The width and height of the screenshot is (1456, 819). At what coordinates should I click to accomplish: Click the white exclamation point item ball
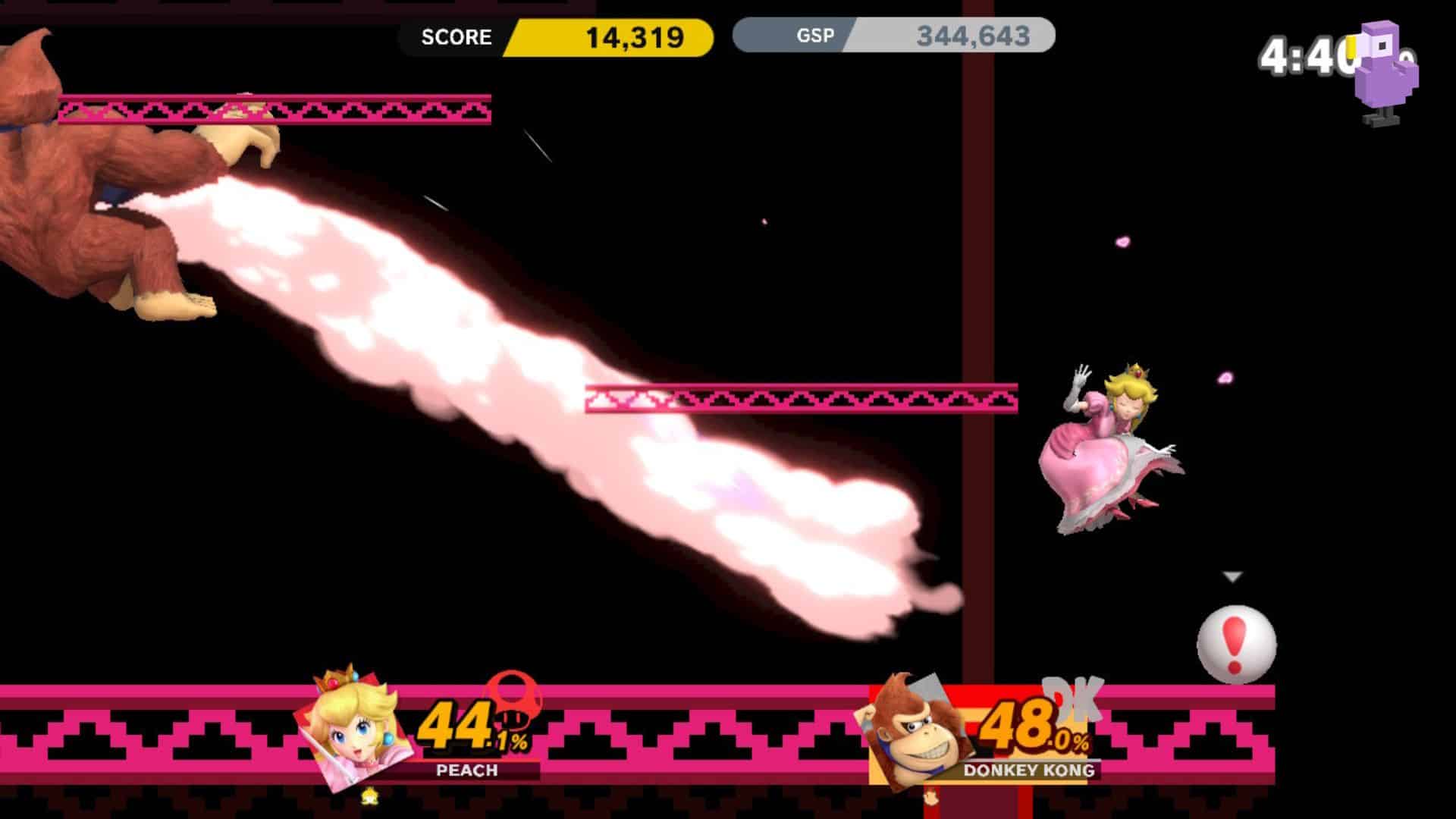1236,641
